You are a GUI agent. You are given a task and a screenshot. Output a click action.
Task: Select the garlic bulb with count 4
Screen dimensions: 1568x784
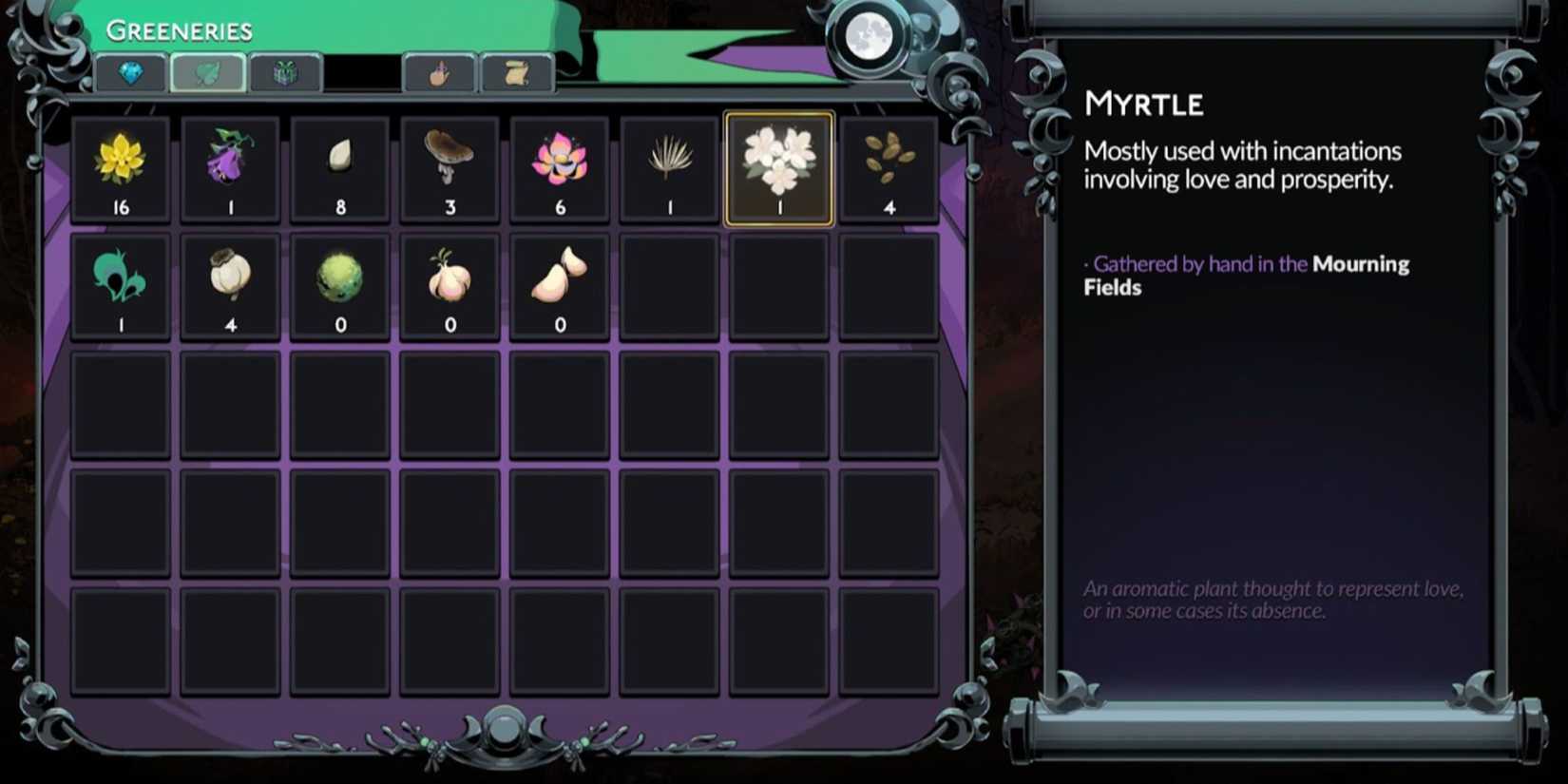[x=231, y=280]
